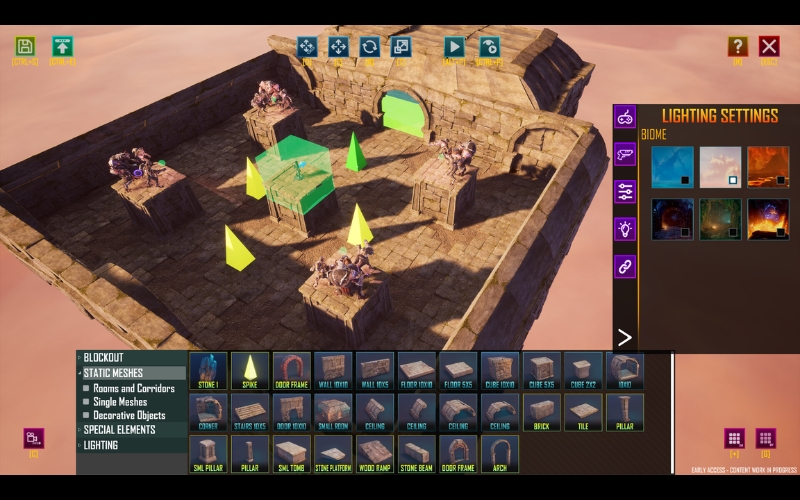Click the green upload arrow button
The height and width of the screenshot is (500, 800).
(x=63, y=46)
